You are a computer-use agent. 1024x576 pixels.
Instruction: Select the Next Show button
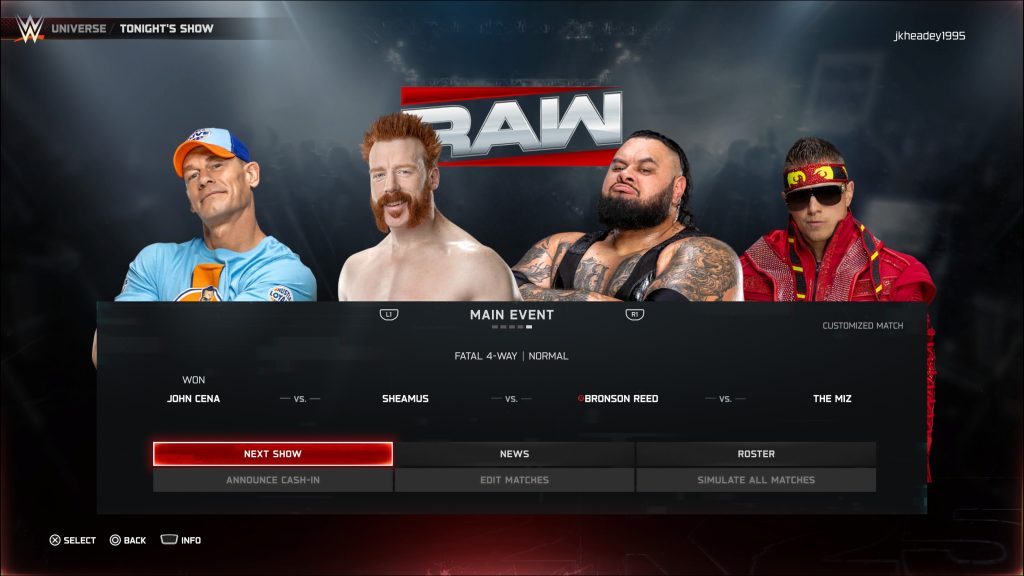[272, 454]
